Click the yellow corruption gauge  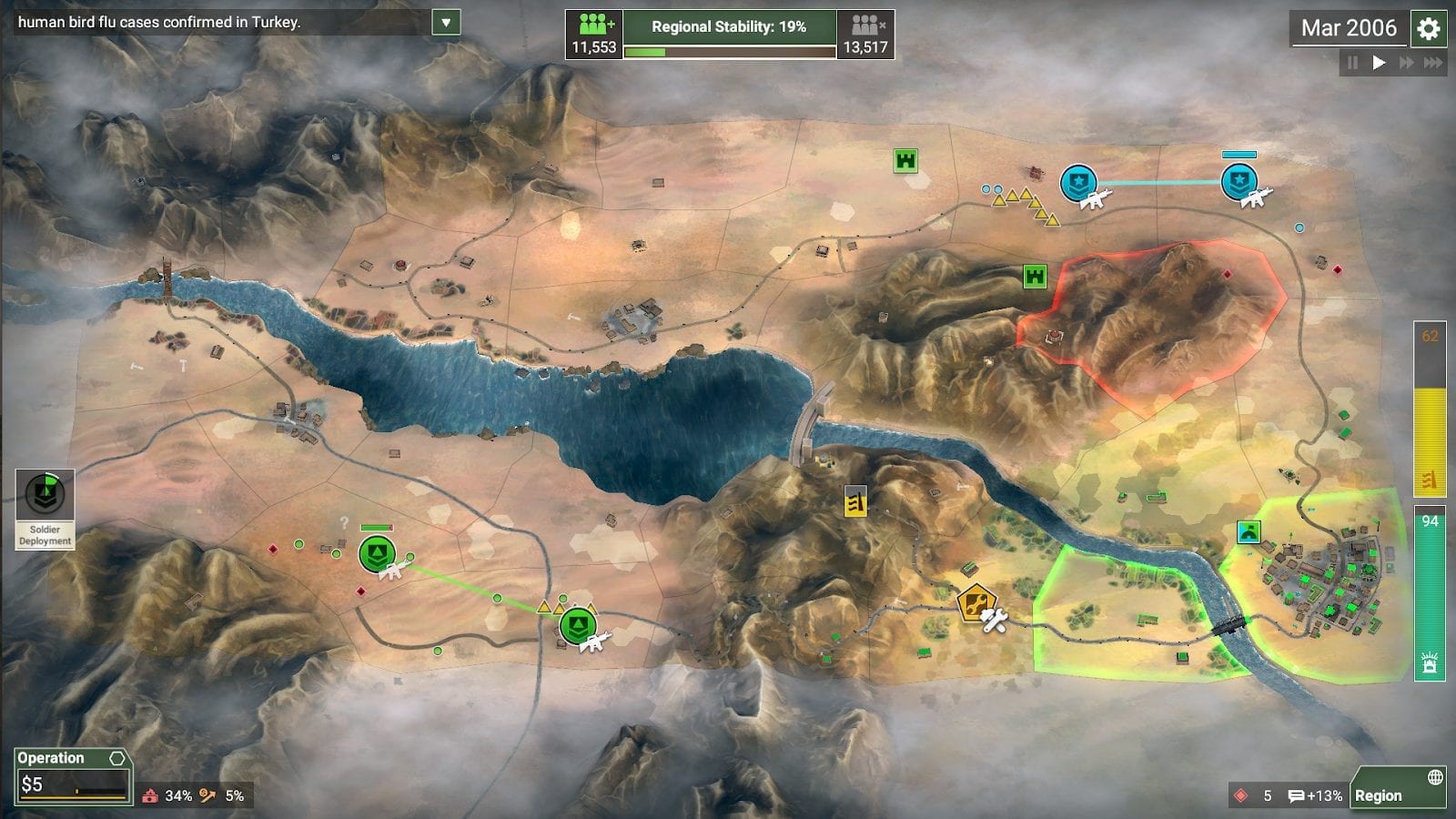1430,409
